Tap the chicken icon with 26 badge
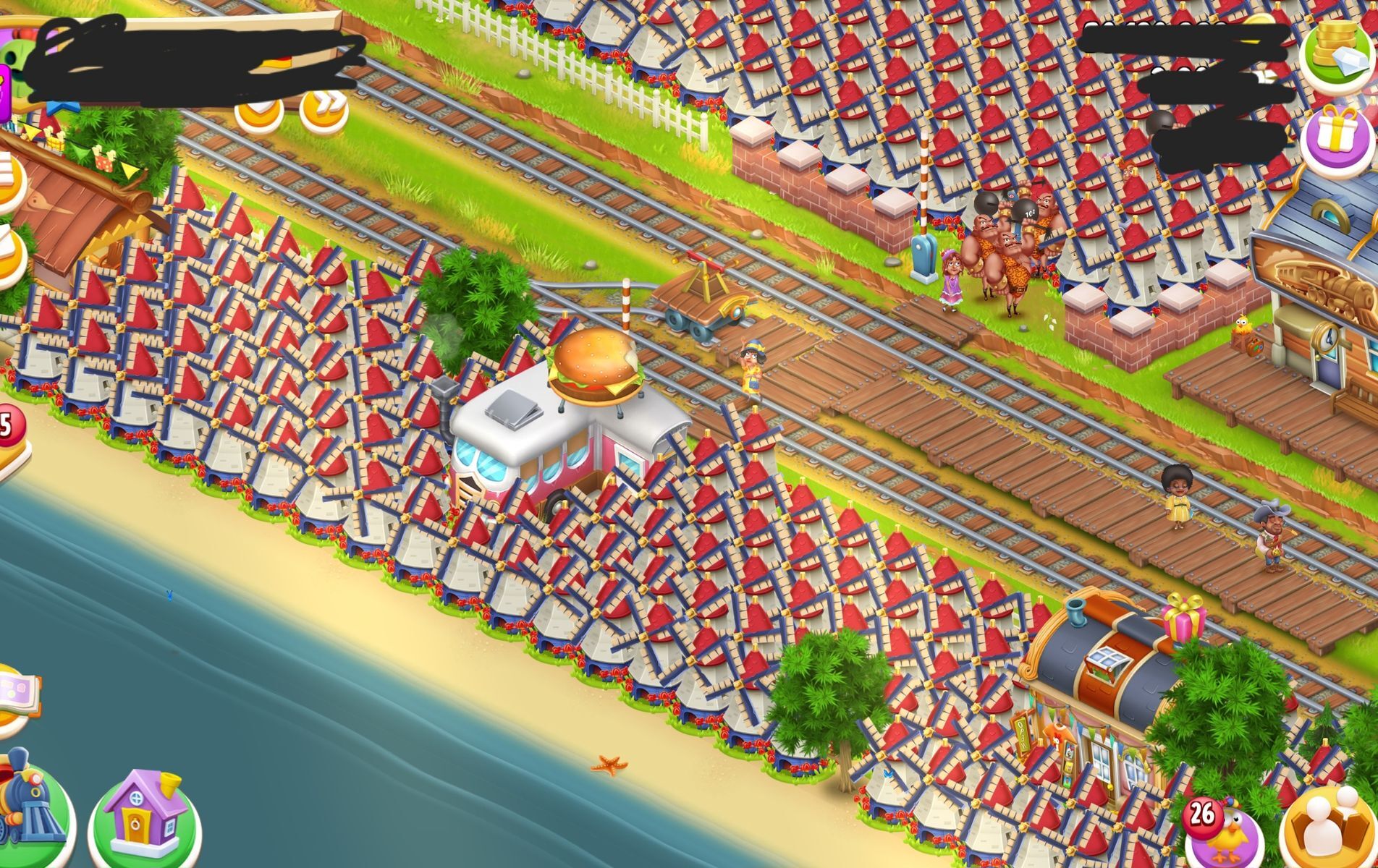The width and height of the screenshot is (1378, 868). 1225,832
